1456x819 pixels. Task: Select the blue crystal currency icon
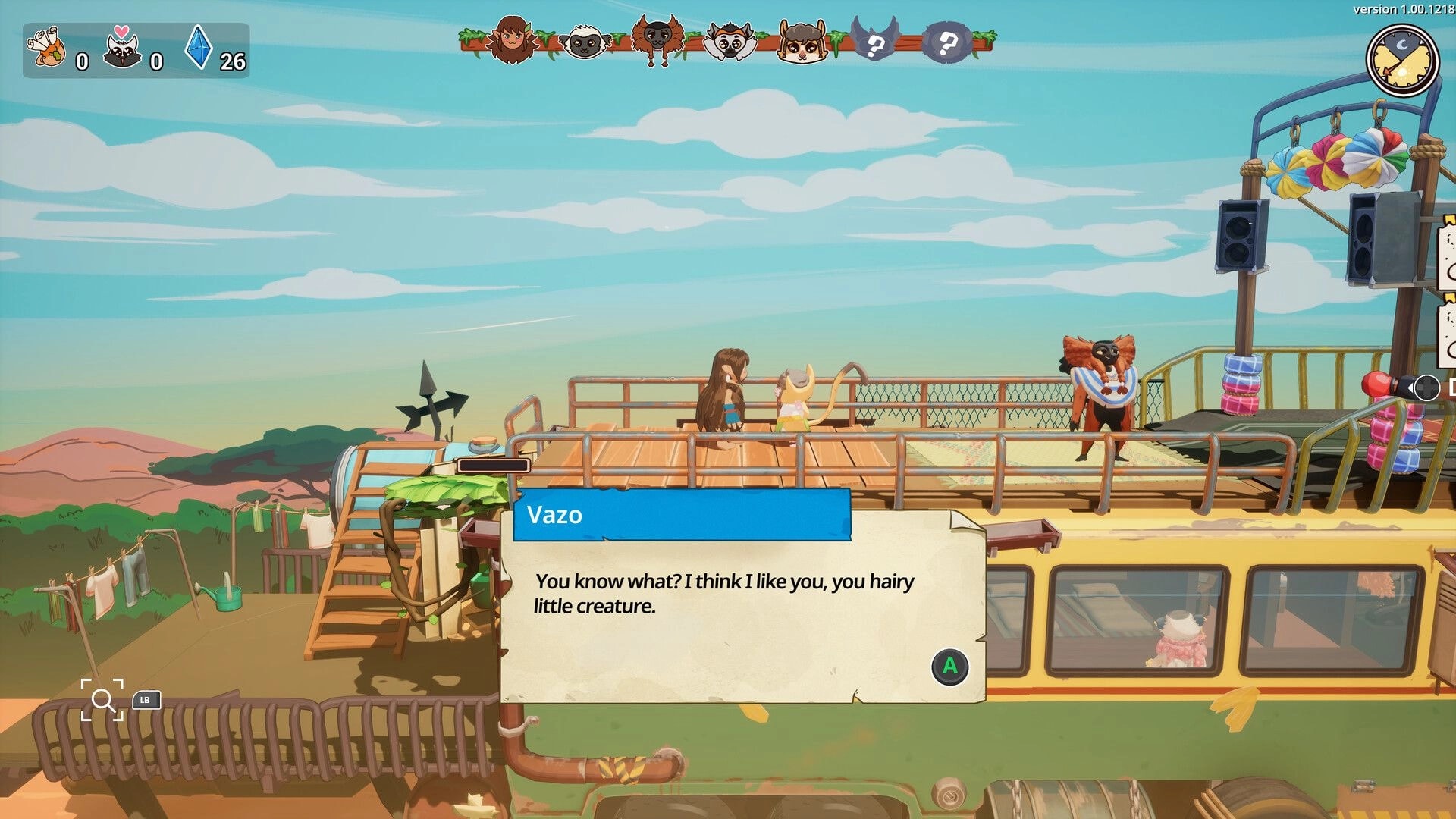coord(197,52)
